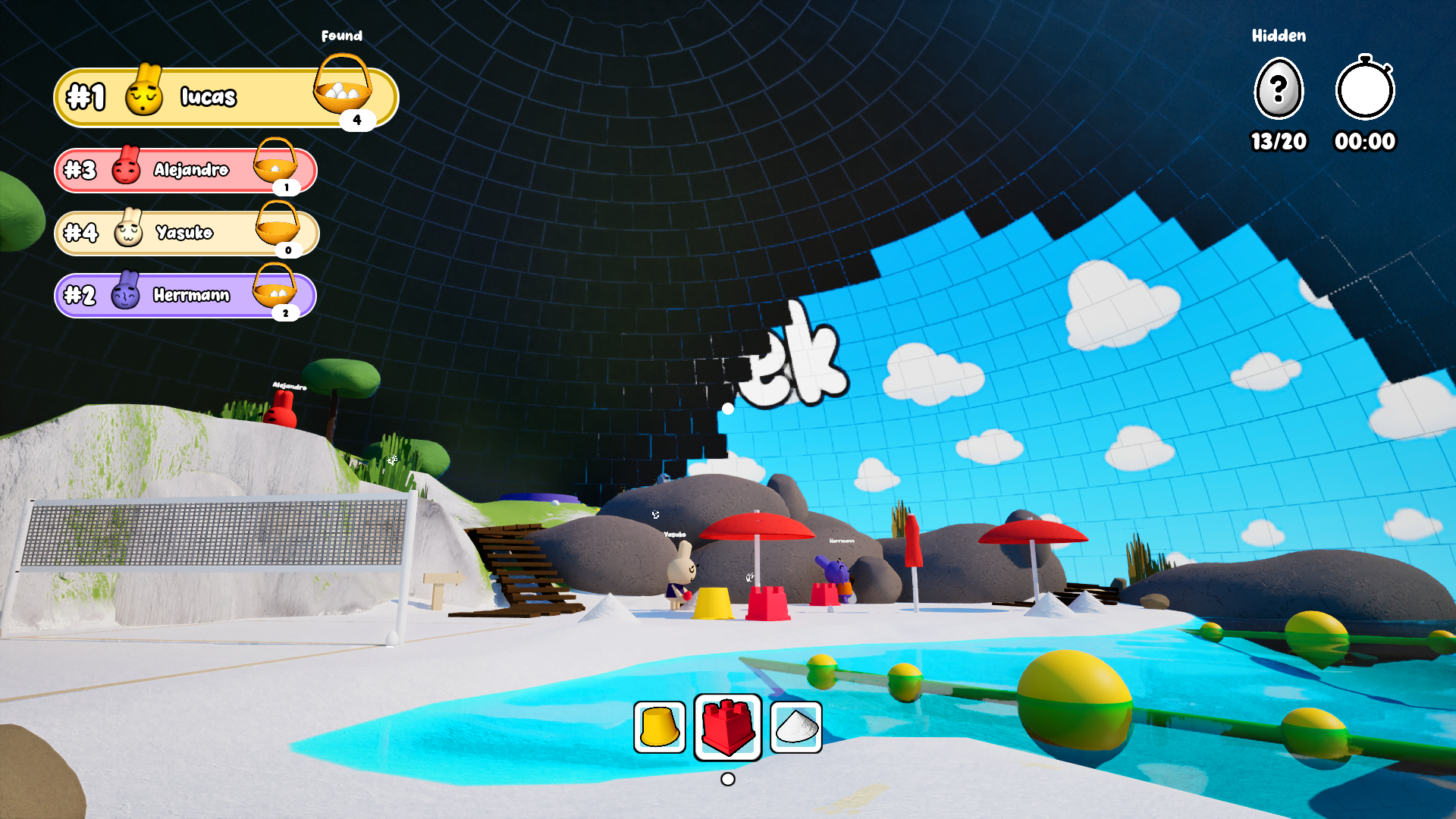Click the 13/20 hidden egg counter
The image size is (1456, 819).
1279,140
